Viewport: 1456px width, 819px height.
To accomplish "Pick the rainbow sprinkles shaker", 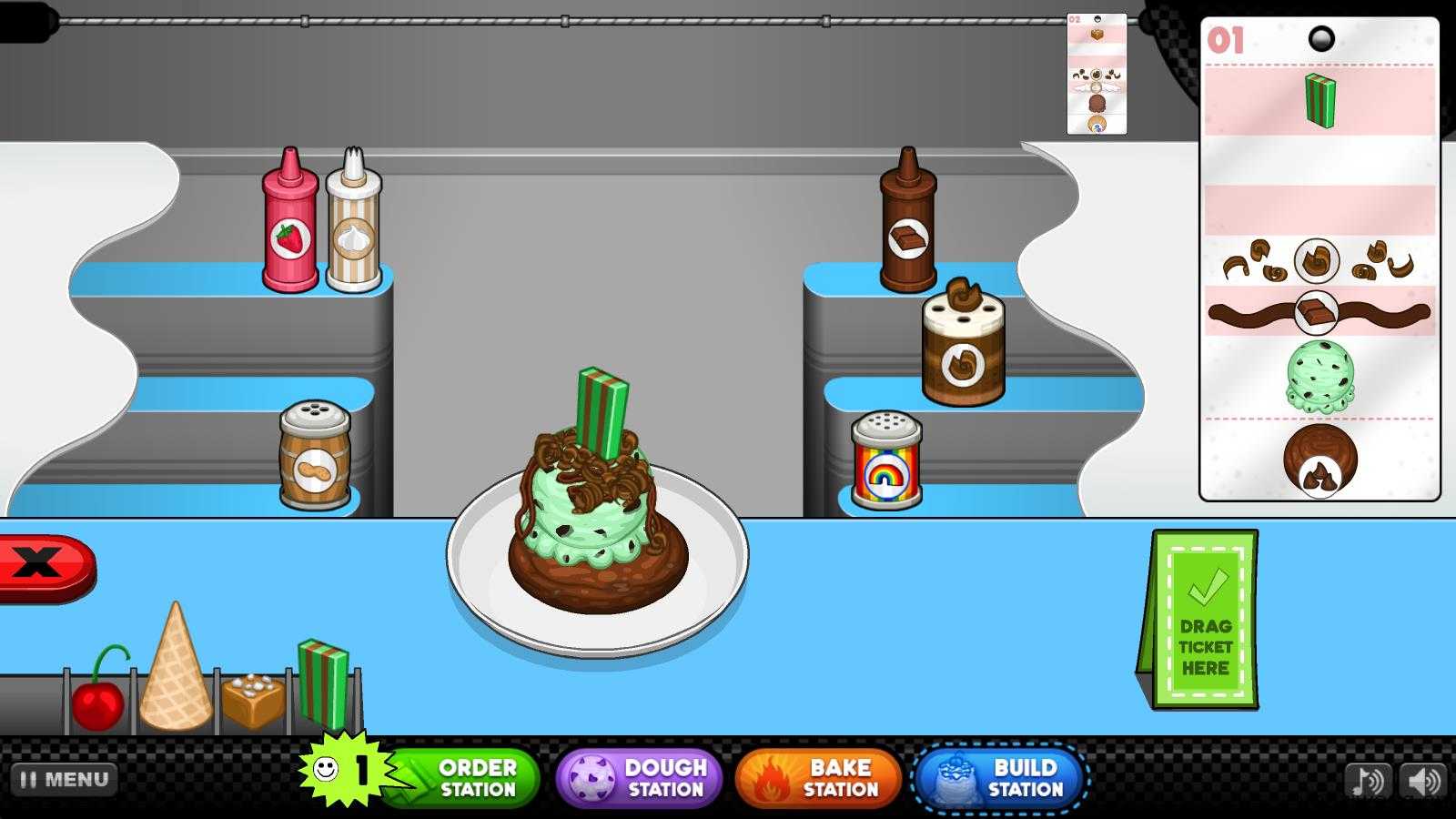I will tap(886, 460).
